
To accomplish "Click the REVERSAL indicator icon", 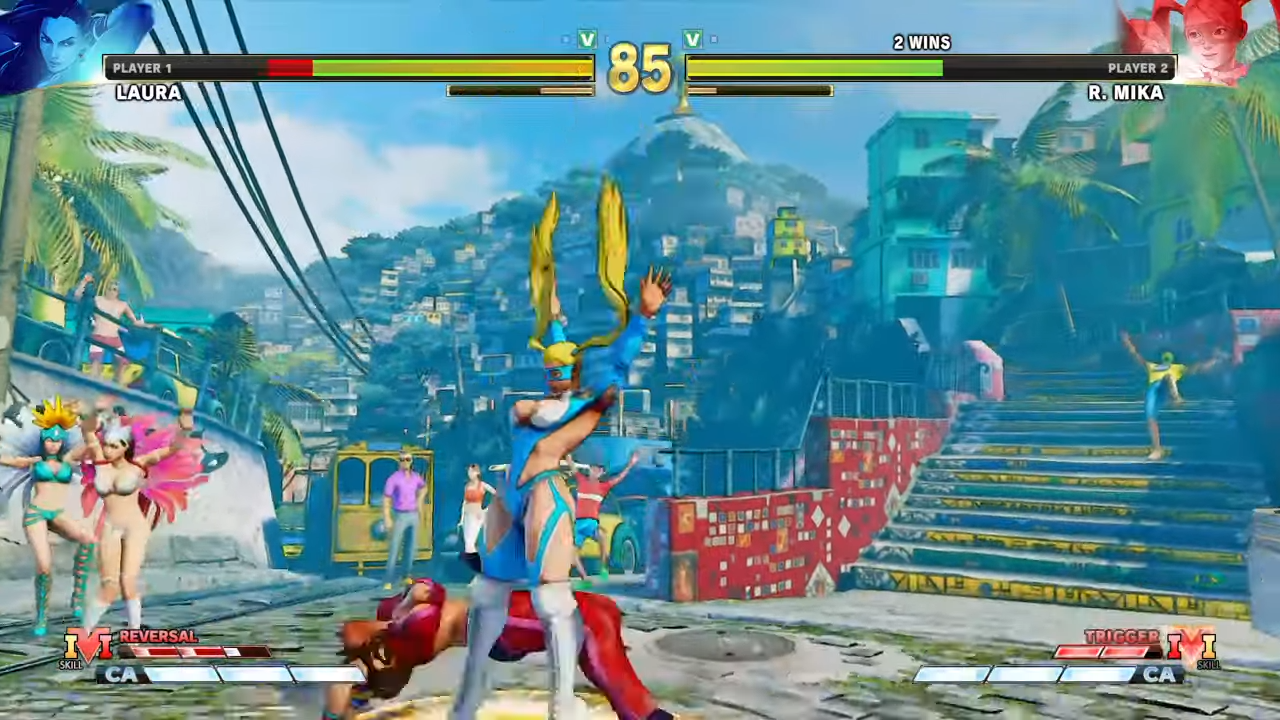I will pyautogui.click(x=158, y=636).
